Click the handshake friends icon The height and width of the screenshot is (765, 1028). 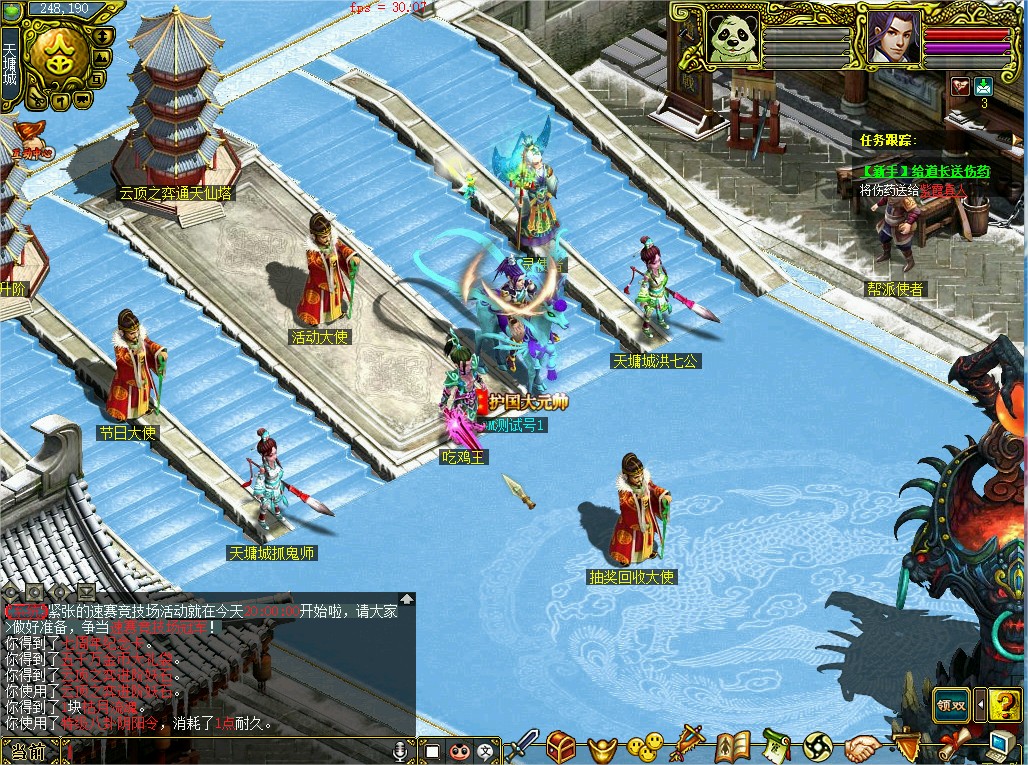pyautogui.click(x=862, y=746)
